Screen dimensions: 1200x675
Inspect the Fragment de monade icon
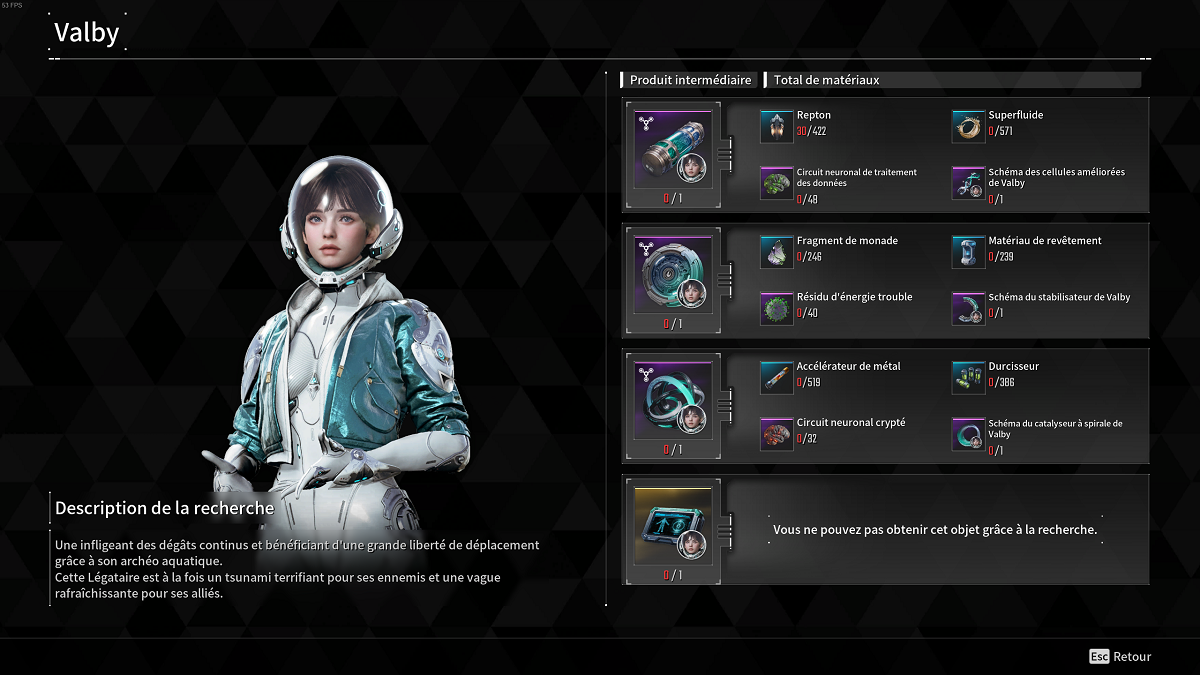point(777,252)
